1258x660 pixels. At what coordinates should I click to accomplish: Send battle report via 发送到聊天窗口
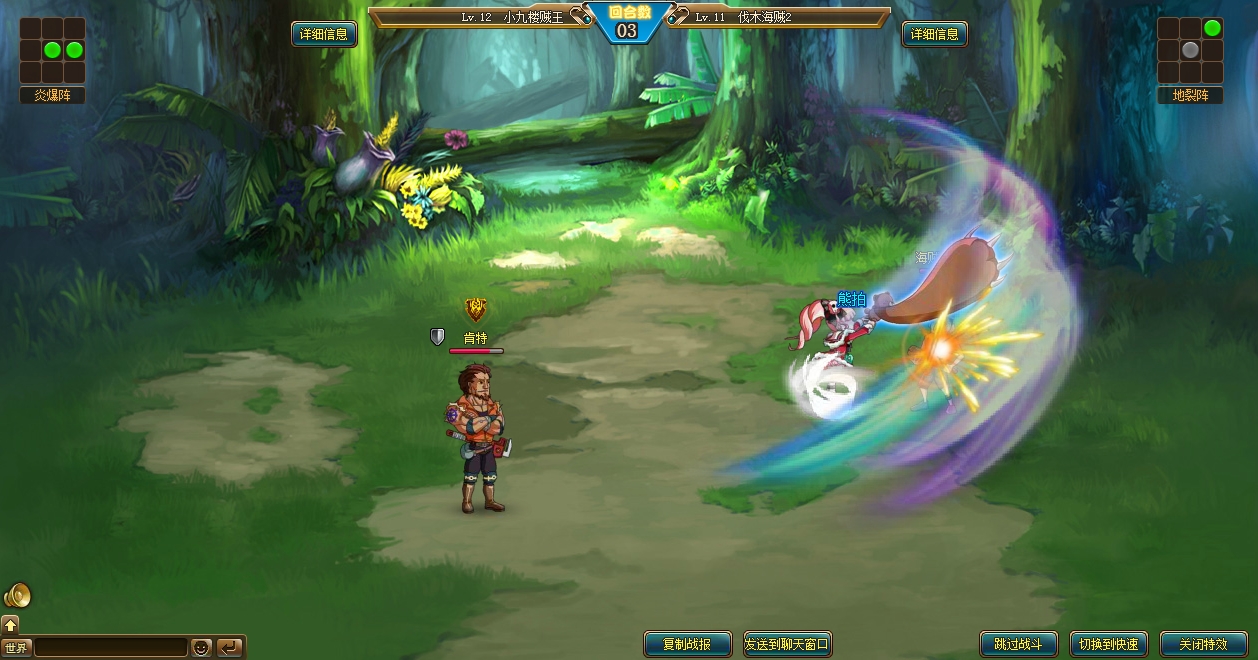(x=788, y=644)
